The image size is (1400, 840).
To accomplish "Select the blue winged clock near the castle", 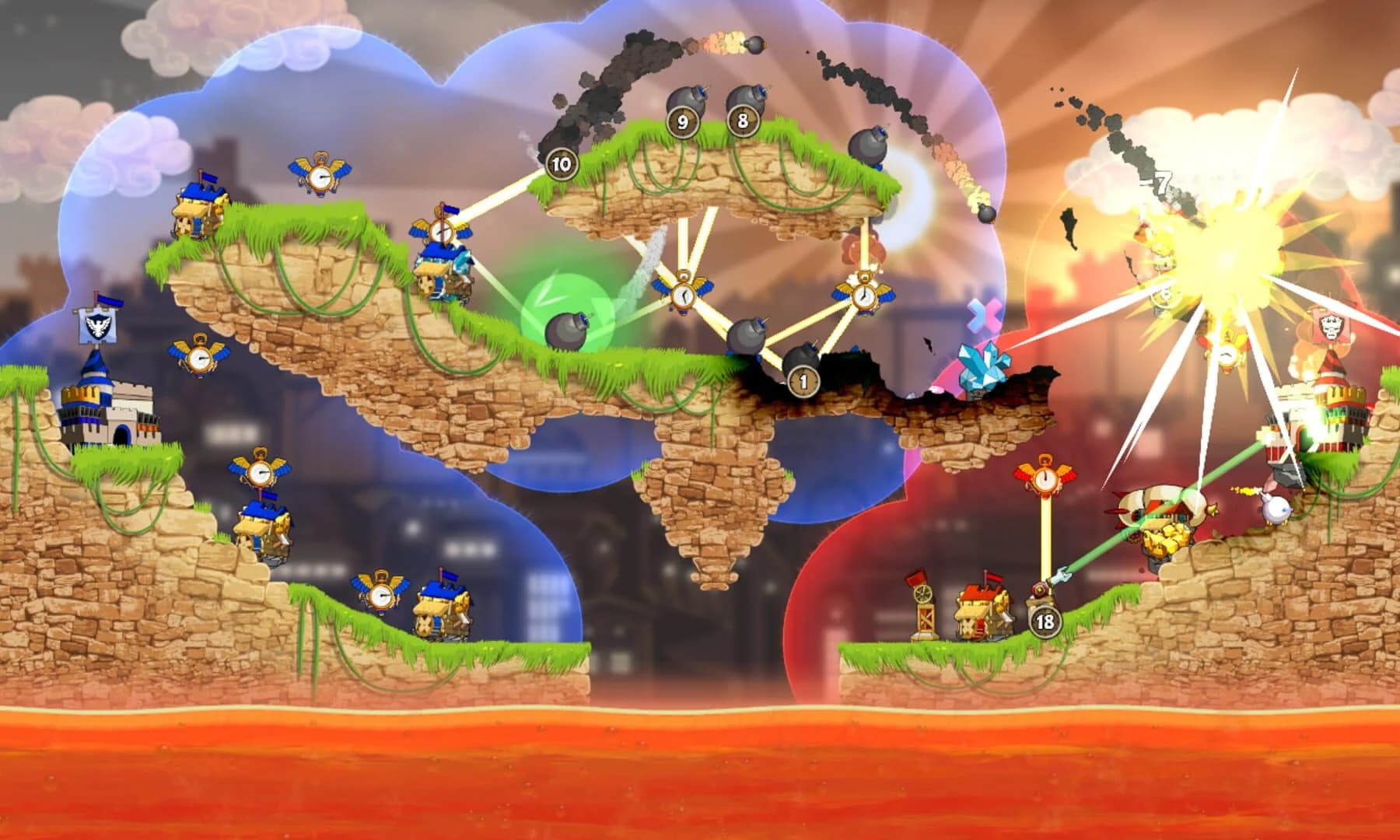I will tap(198, 358).
